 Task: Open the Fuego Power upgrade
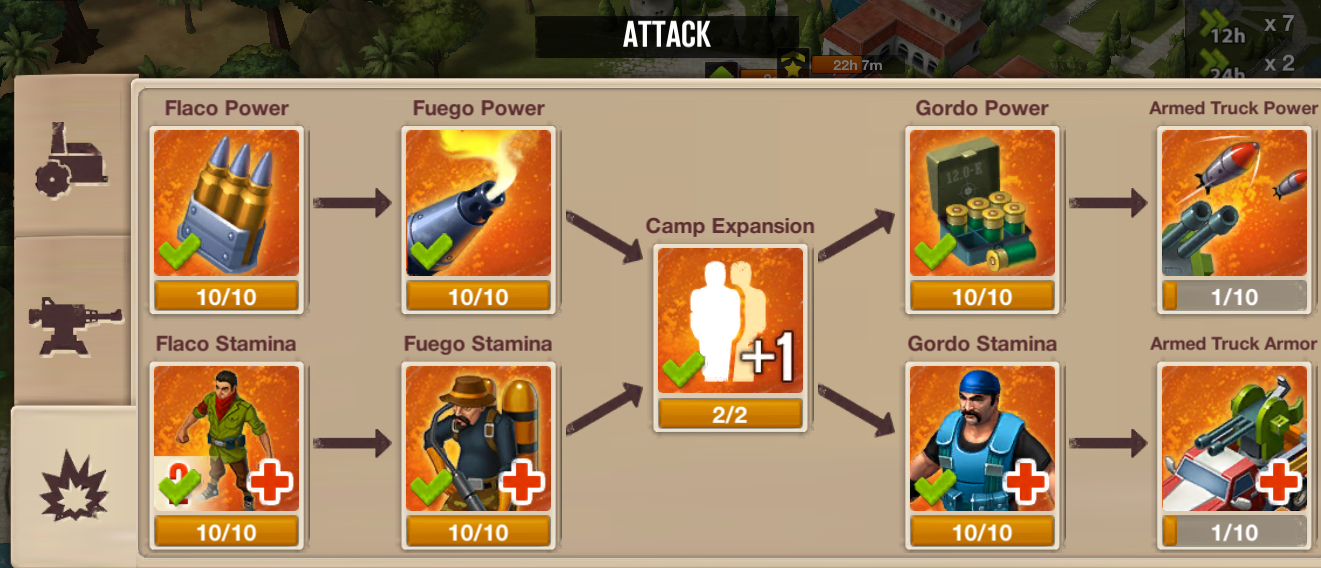point(478,203)
